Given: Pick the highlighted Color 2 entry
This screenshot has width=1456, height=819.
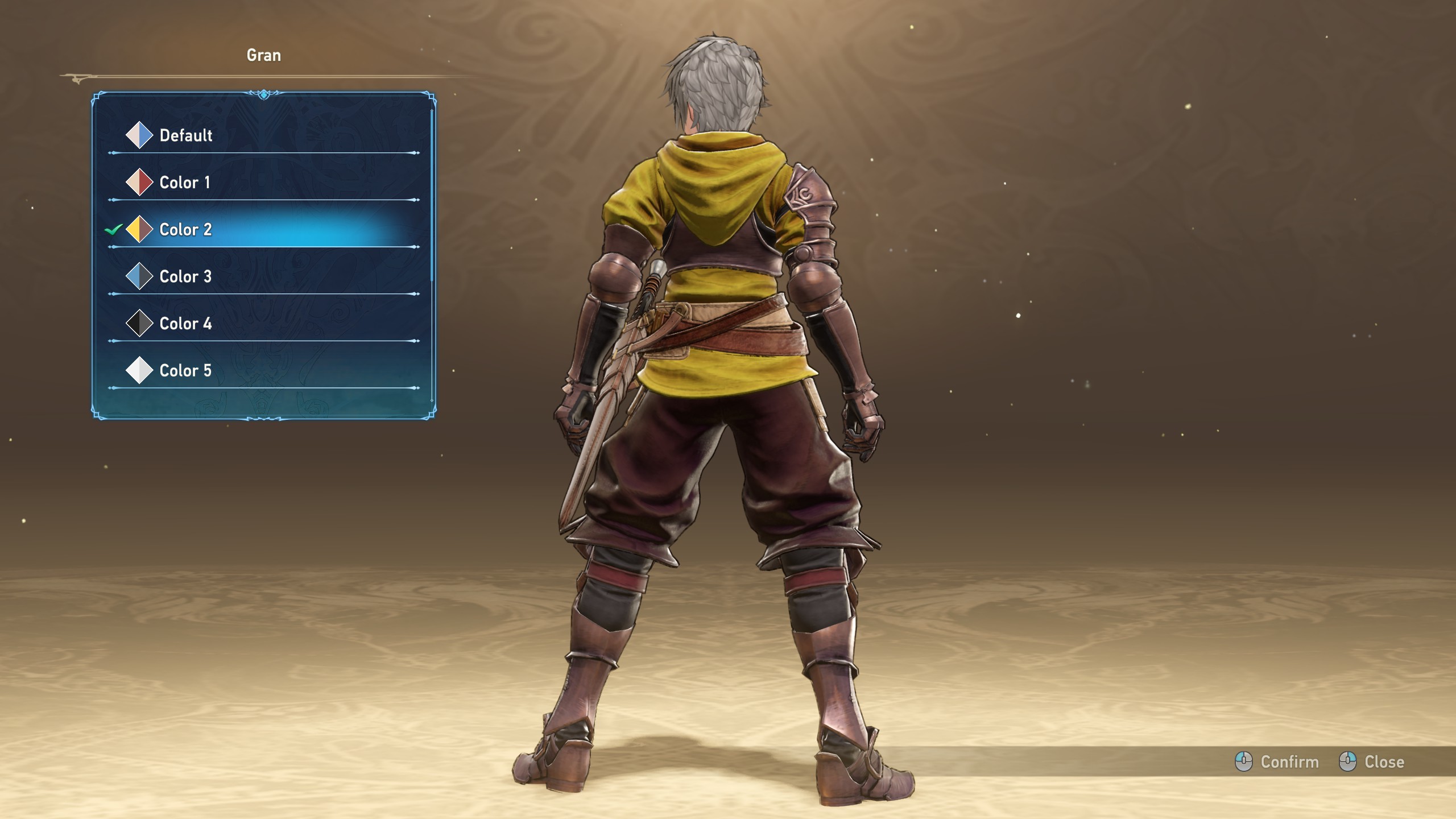Looking at the screenshot, I should [x=185, y=230].
